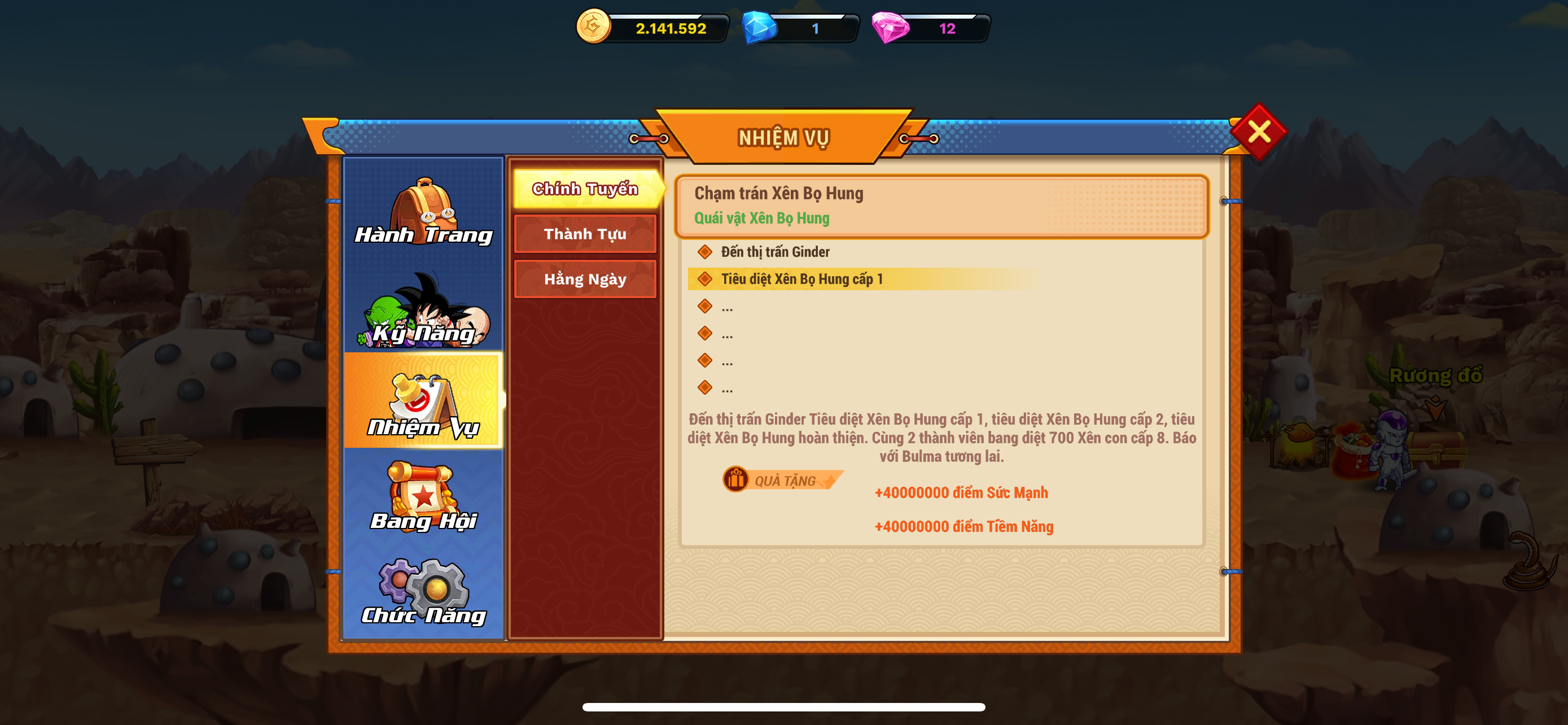1568x725 pixels.
Task: Open the Chức Năng functions section
Action: tap(424, 592)
